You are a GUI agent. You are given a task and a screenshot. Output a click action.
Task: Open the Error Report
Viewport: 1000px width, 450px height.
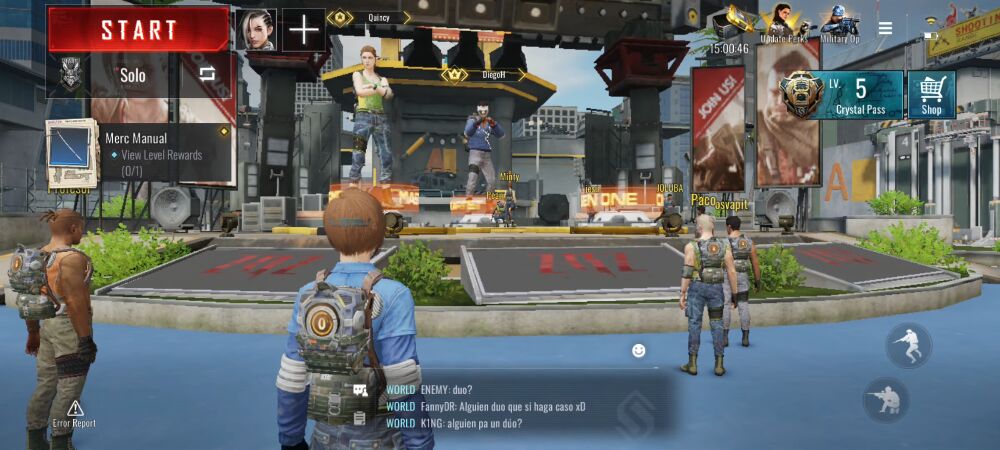(x=75, y=414)
